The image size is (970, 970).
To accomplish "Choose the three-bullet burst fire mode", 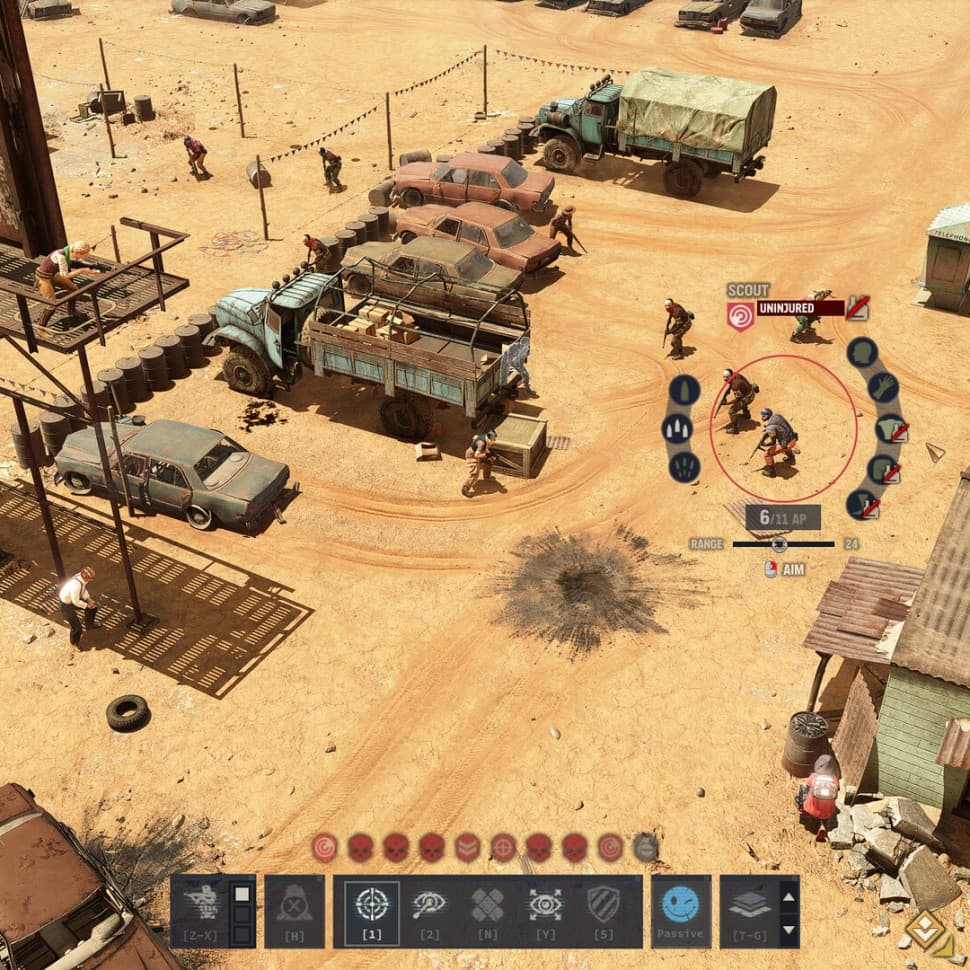I will [x=677, y=429].
